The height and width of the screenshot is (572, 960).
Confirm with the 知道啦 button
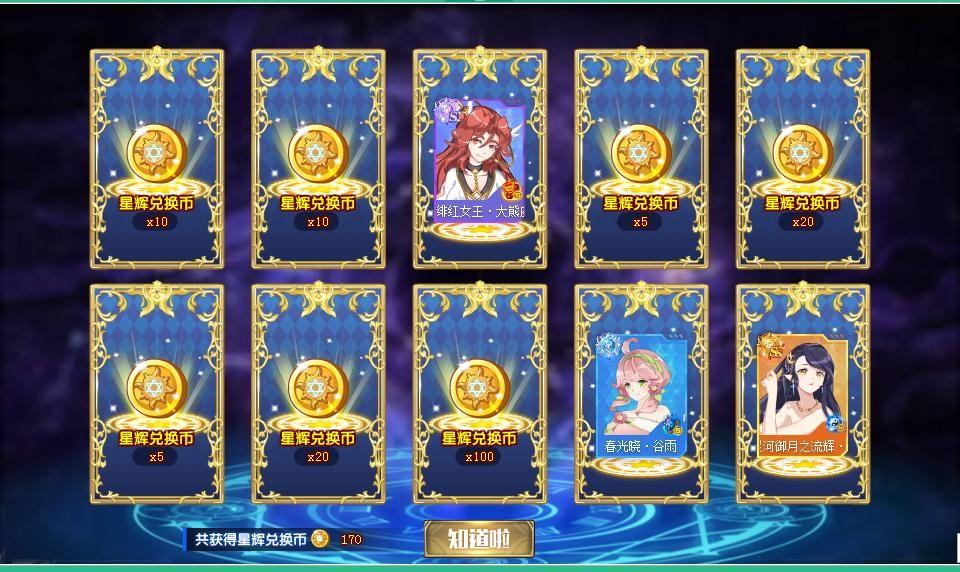click(x=479, y=539)
